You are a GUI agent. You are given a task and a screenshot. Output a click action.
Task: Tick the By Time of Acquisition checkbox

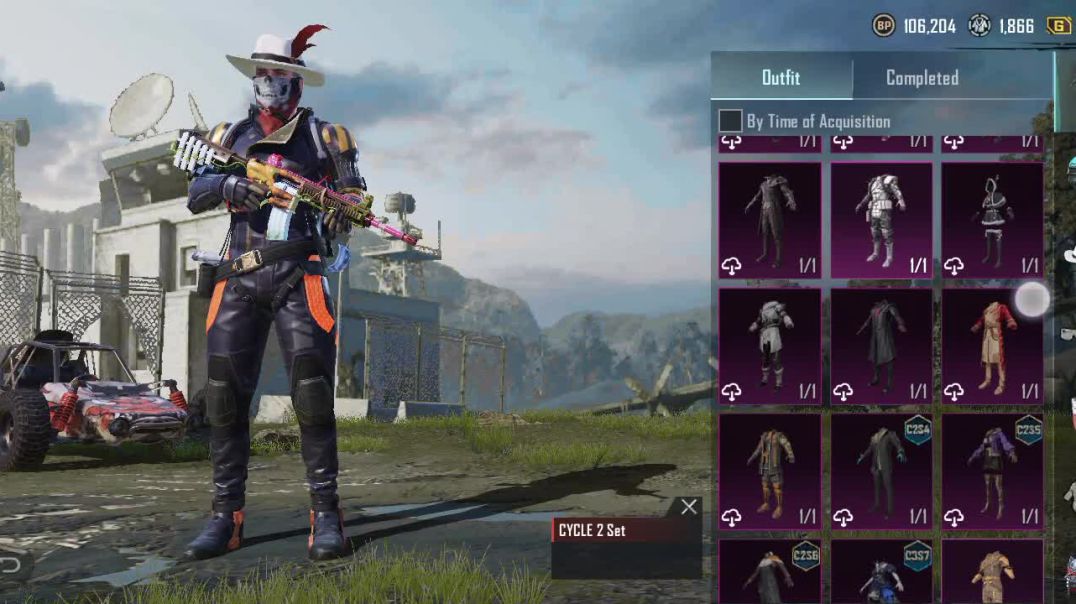[x=730, y=121]
